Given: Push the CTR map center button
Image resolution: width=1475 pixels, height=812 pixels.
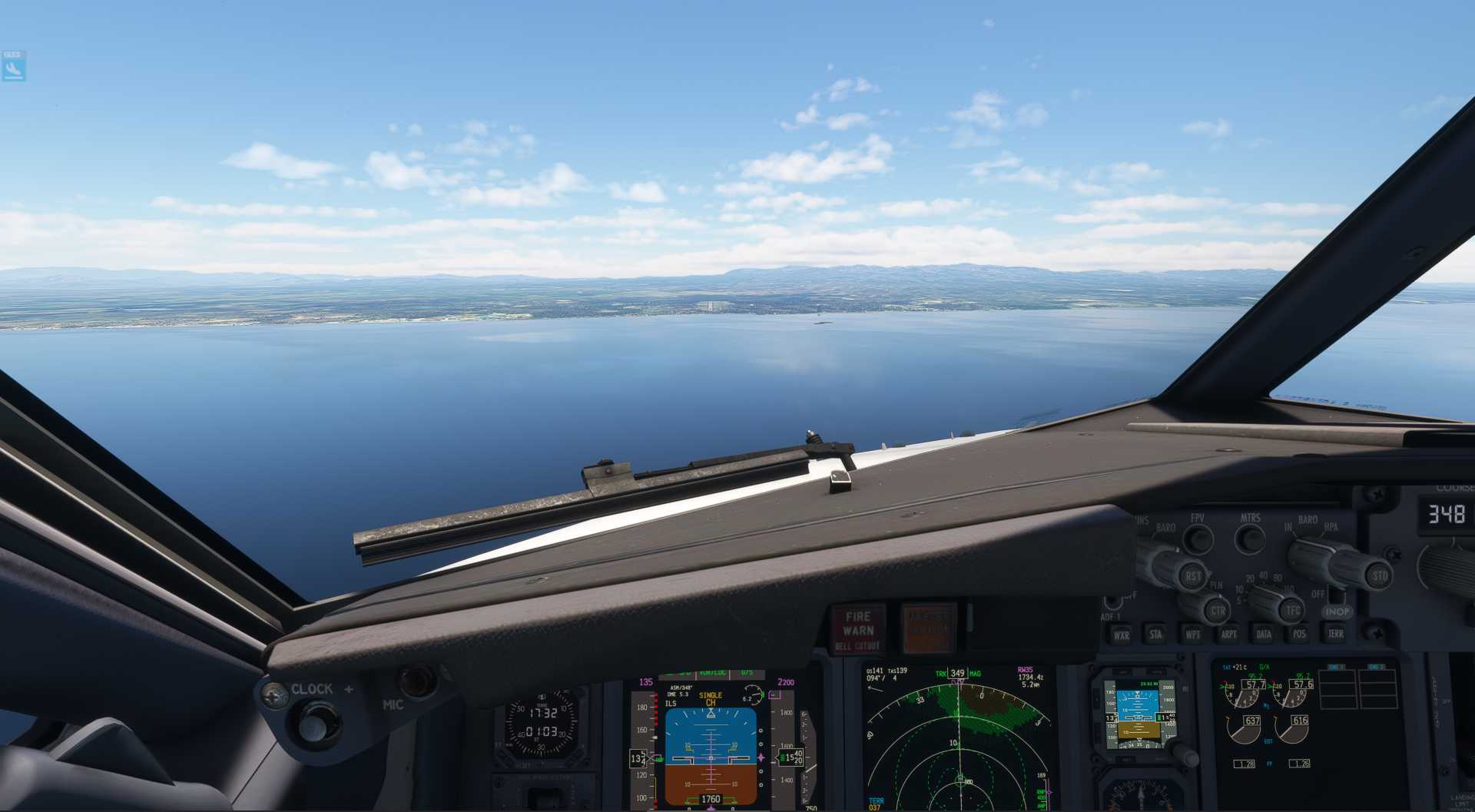Looking at the screenshot, I should click(x=1217, y=611).
